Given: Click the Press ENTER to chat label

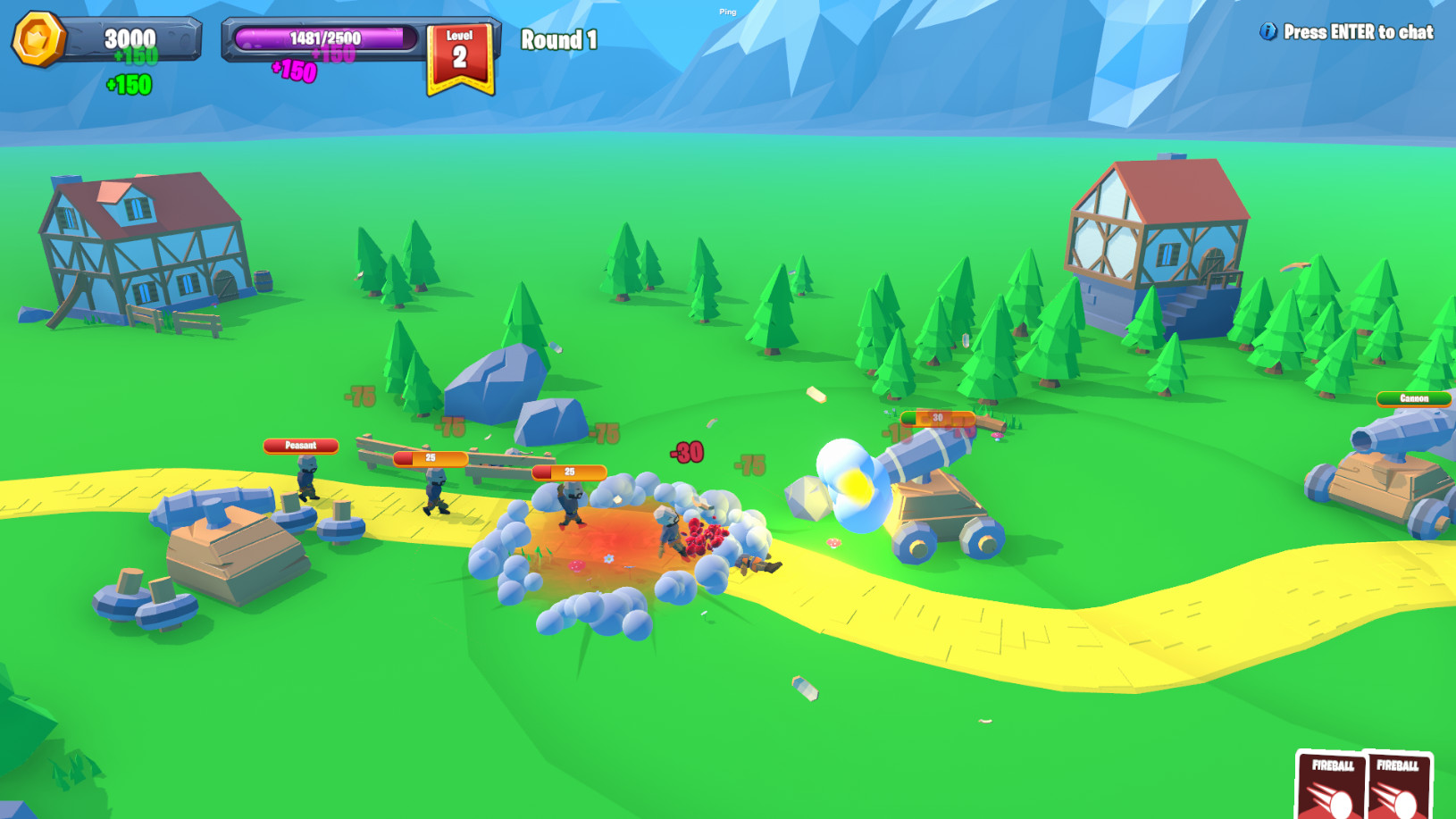Looking at the screenshot, I should coord(1358,31).
